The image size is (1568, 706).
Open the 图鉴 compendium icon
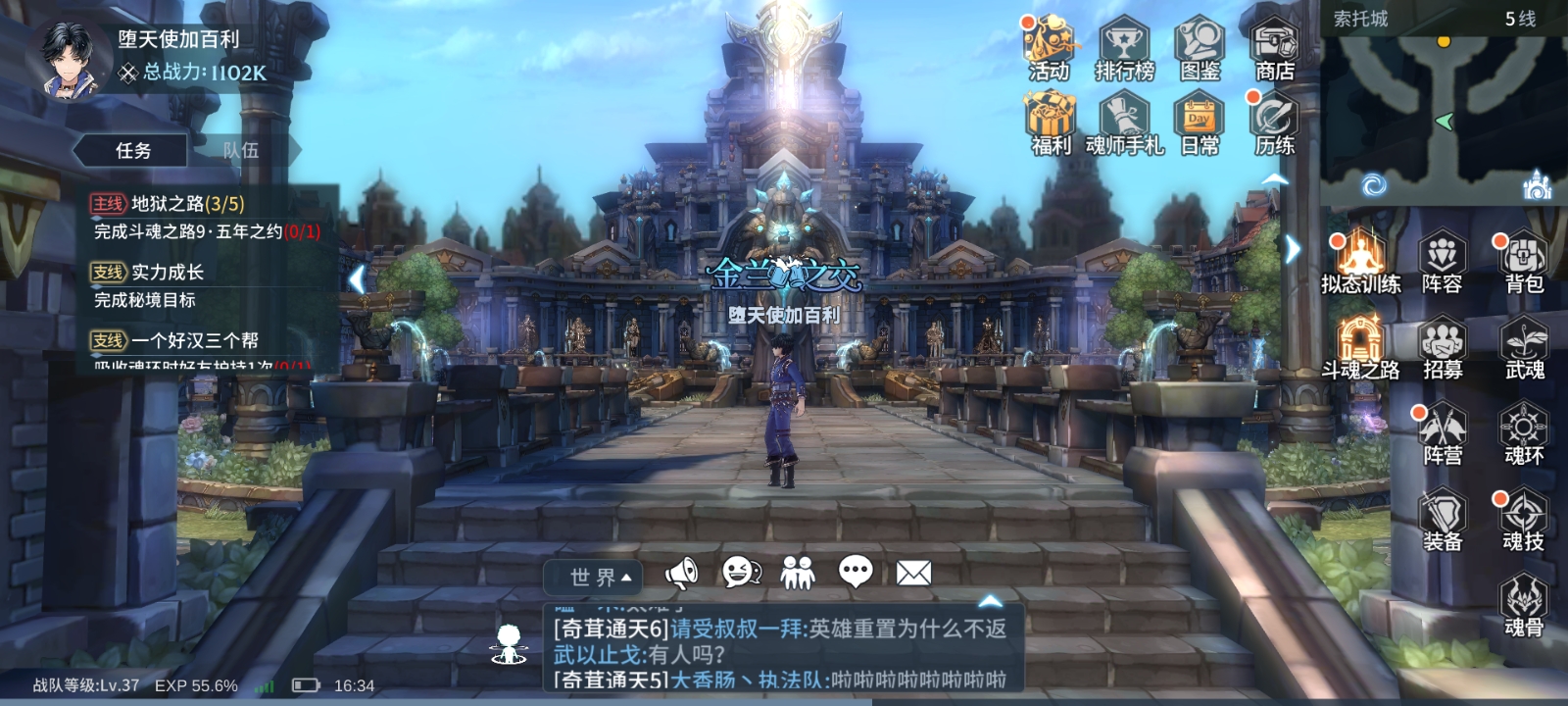pos(1199,44)
